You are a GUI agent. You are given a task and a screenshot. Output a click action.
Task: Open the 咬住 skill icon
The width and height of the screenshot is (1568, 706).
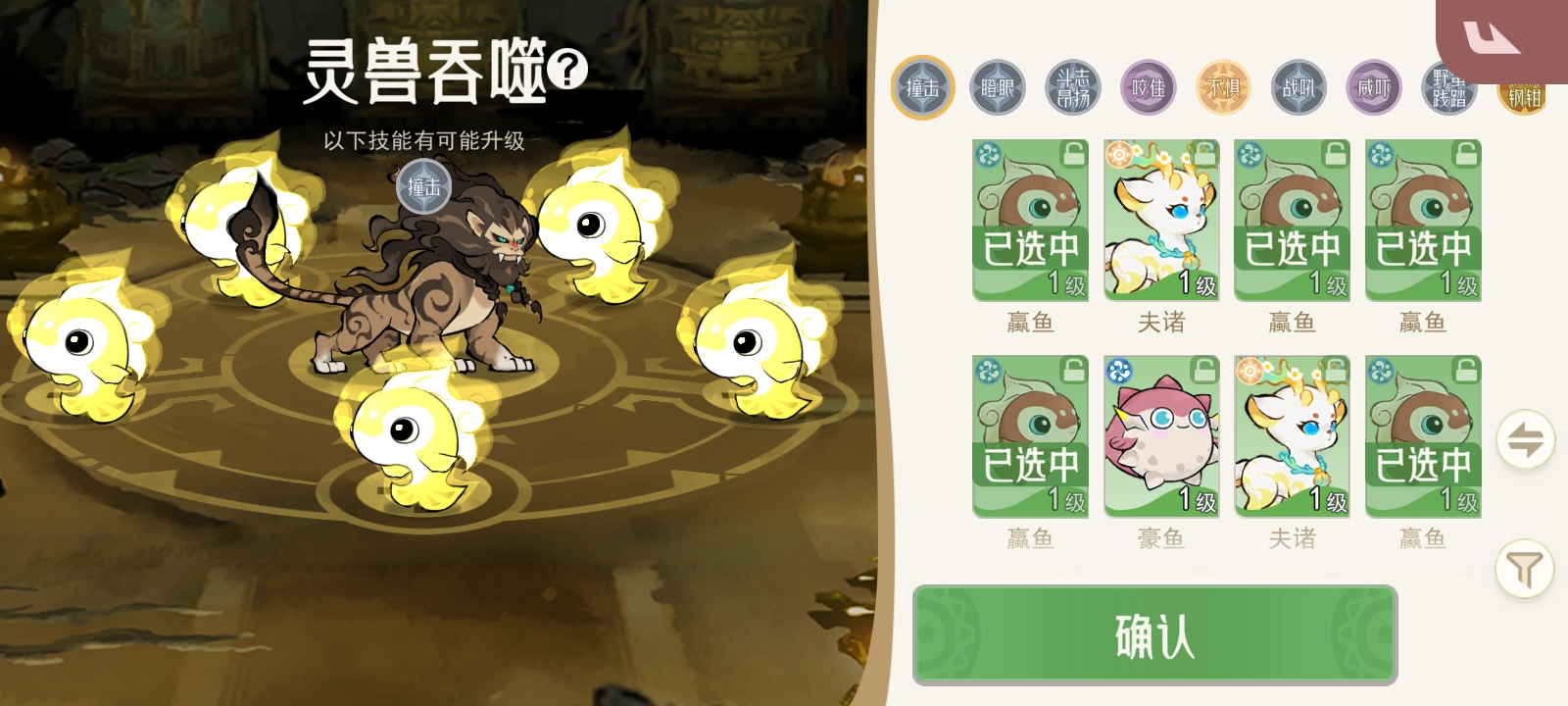click(x=1149, y=87)
